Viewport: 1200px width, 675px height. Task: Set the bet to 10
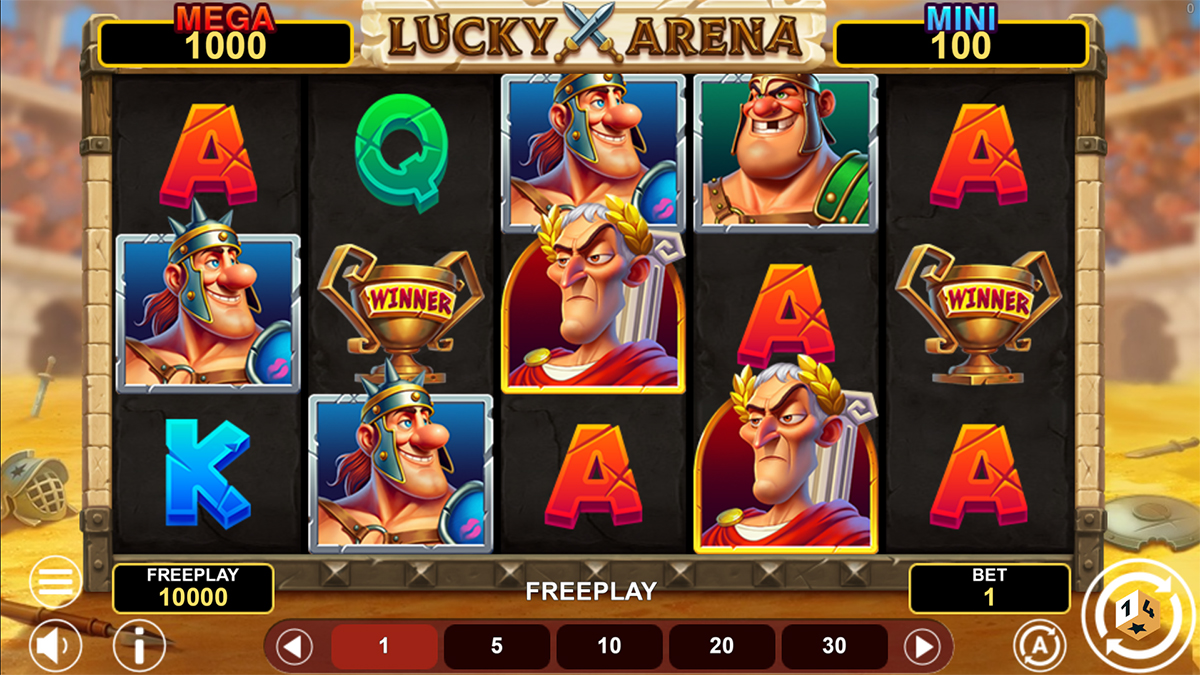(609, 646)
